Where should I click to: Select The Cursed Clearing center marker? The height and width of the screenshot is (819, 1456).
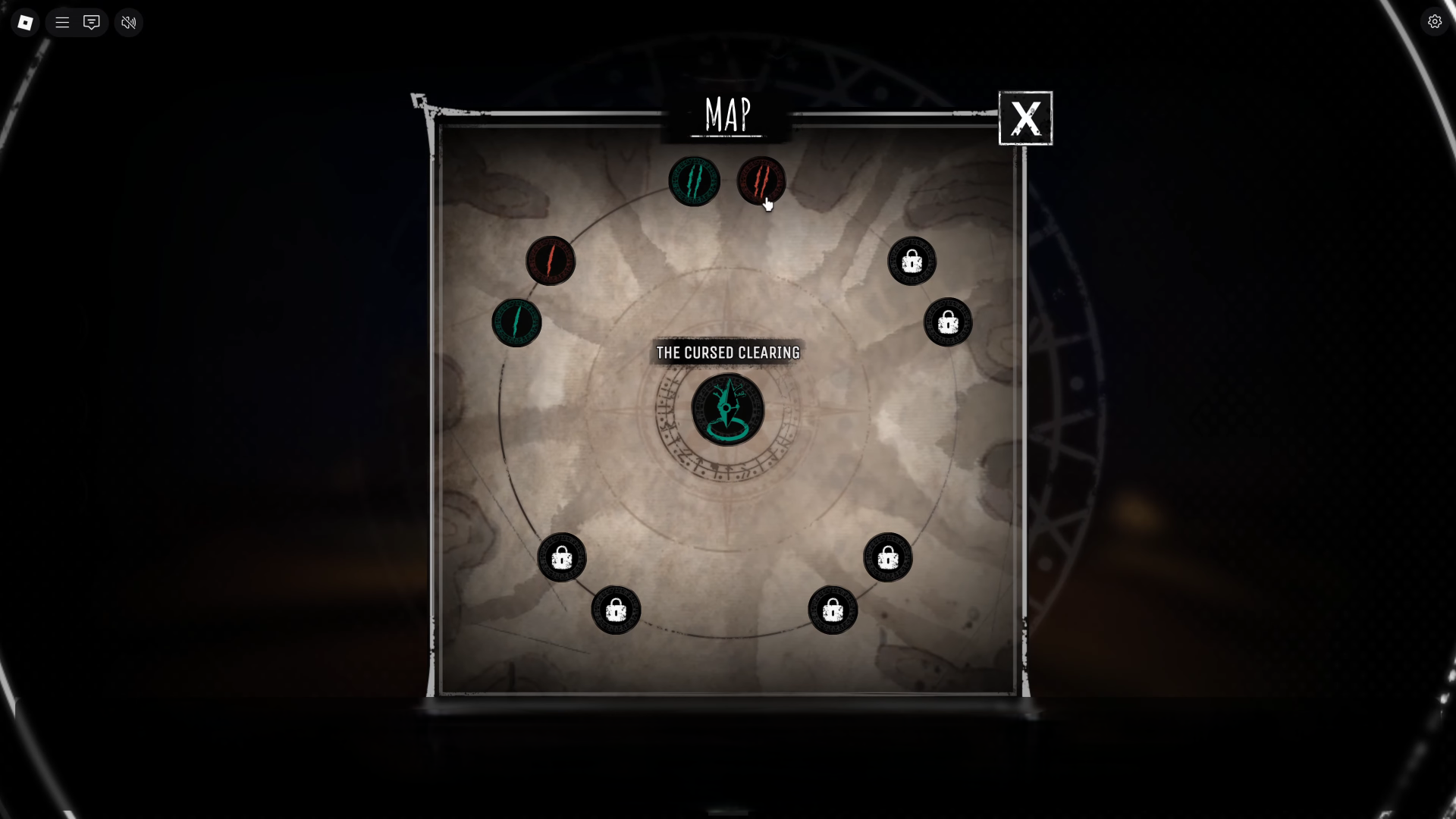[x=728, y=409]
